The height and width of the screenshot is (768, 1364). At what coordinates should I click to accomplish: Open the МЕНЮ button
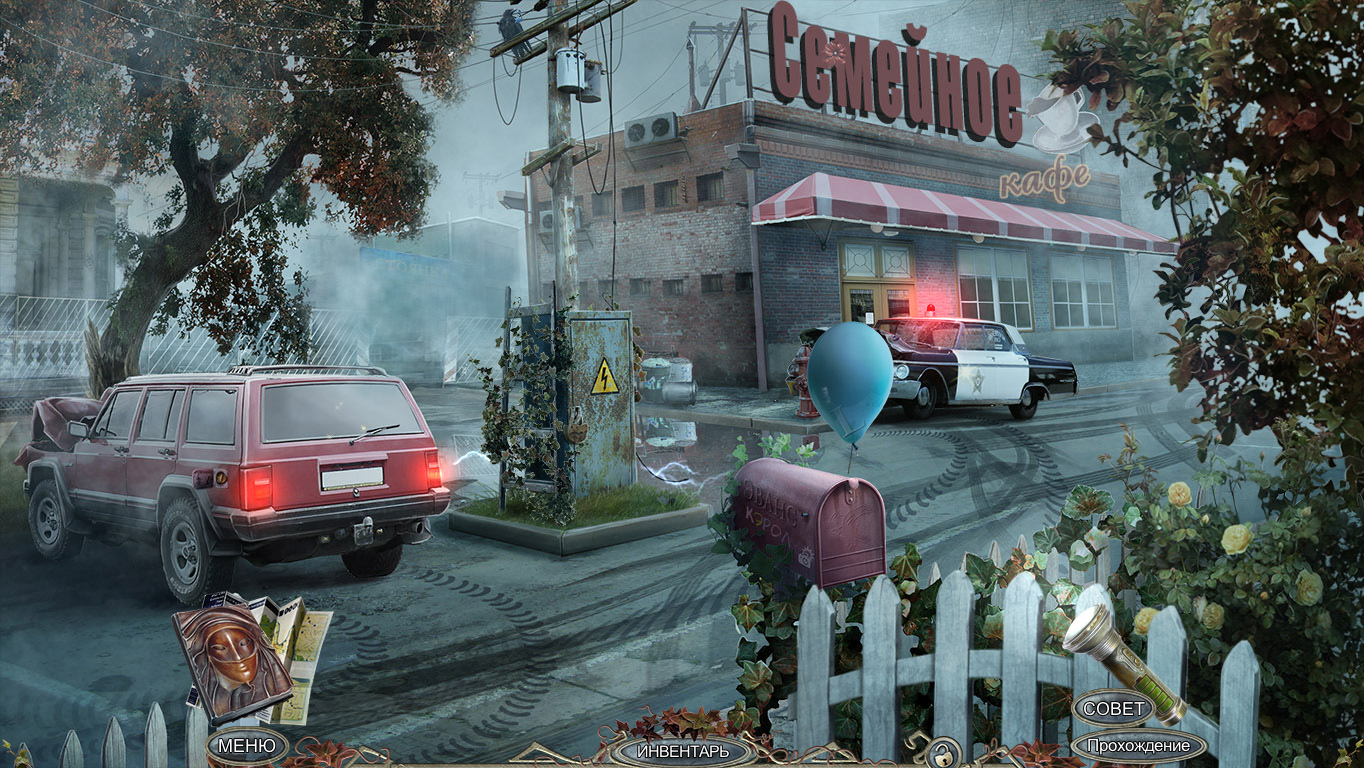(x=247, y=746)
